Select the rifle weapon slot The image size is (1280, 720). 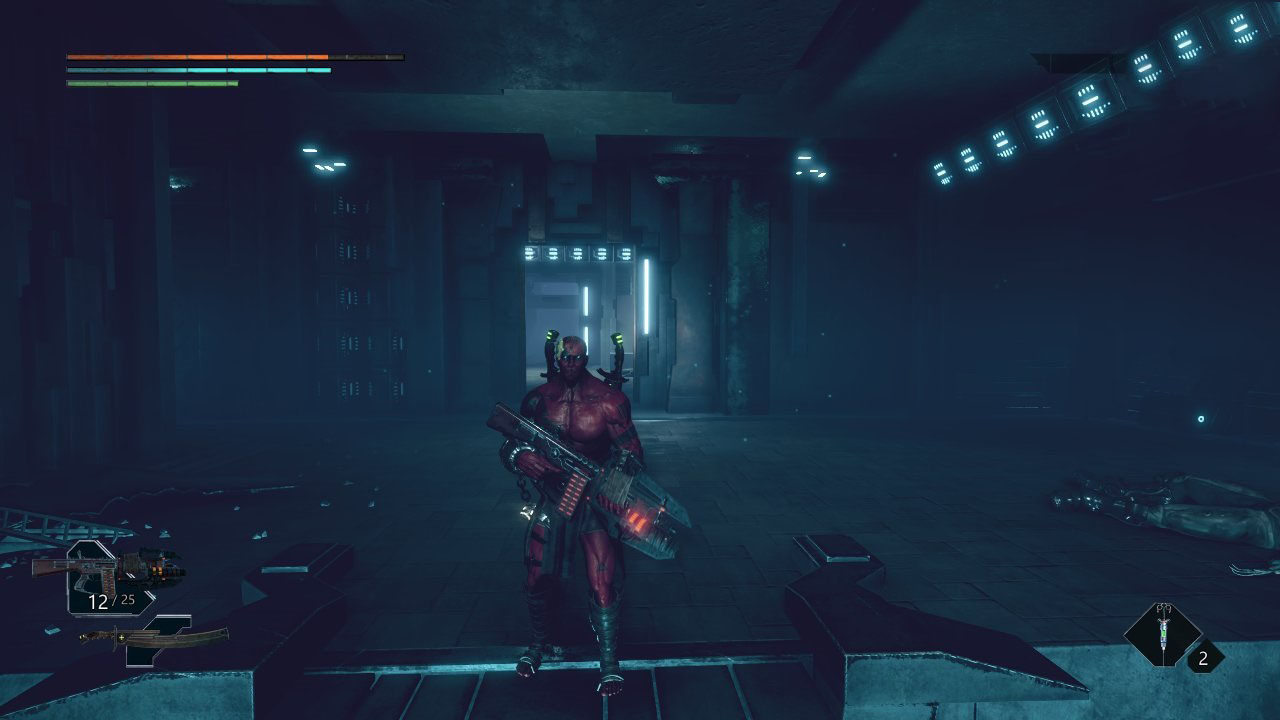pyautogui.click(x=108, y=571)
